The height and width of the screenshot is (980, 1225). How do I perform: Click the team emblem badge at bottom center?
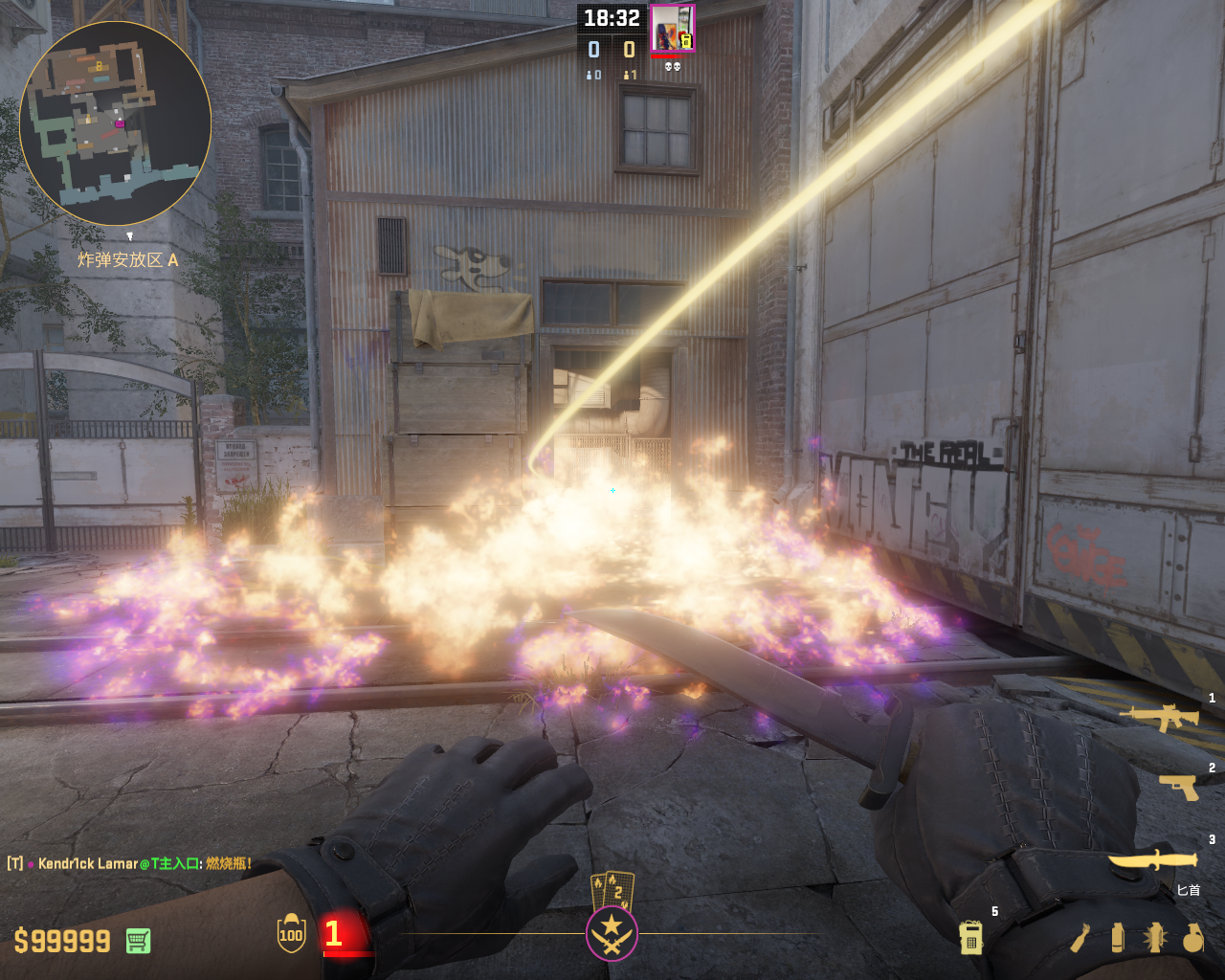coord(612,934)
